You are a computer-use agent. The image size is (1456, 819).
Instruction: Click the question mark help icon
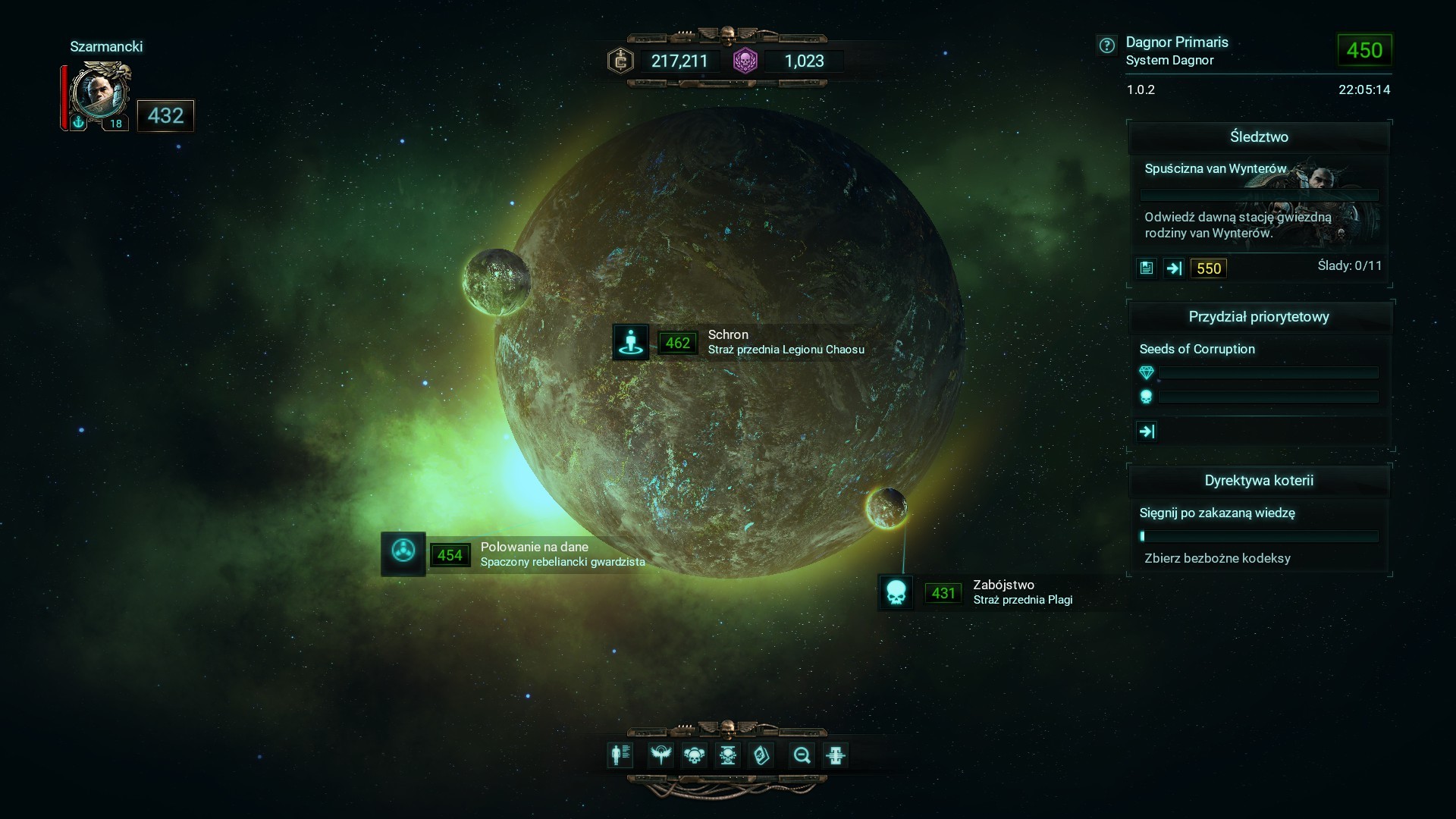coord(1107,45)
